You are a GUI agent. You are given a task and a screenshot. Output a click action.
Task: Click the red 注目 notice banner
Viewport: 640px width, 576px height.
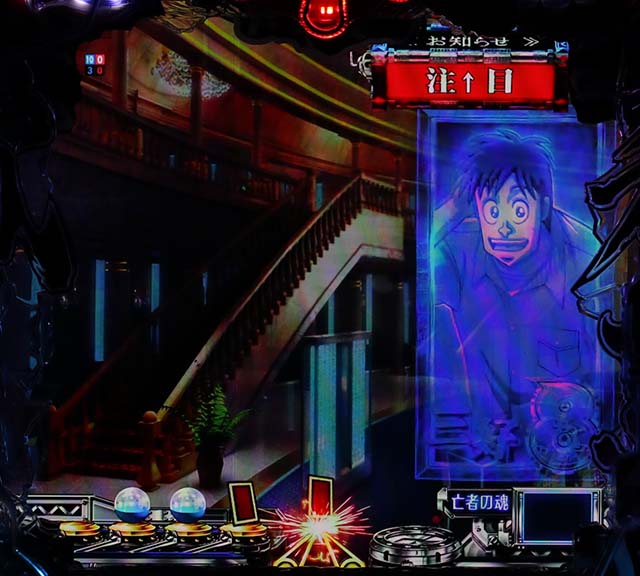469,82
